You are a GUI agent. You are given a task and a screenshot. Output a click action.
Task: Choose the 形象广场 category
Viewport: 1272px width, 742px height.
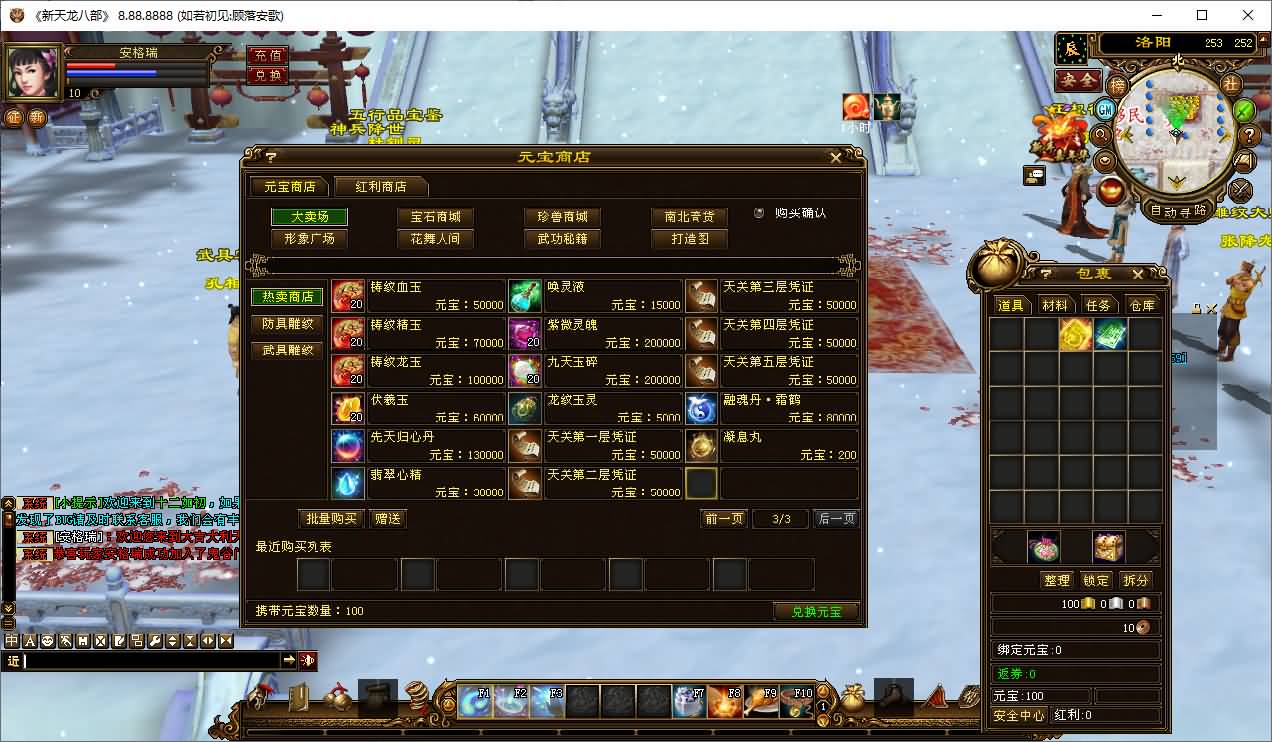[x=309, y=239]
